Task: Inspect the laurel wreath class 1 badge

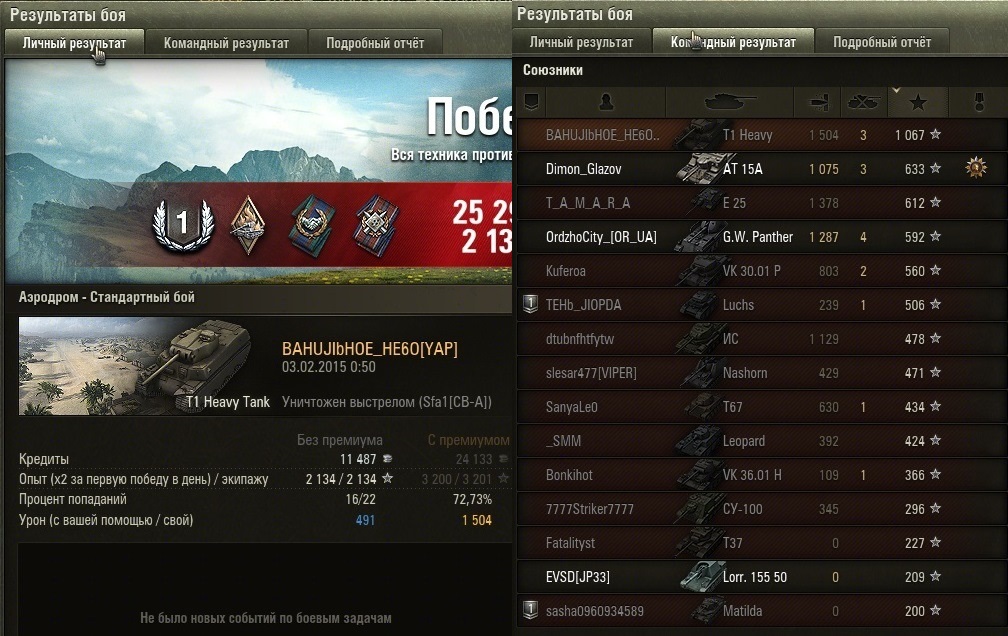Action: [x=182, y=224]
